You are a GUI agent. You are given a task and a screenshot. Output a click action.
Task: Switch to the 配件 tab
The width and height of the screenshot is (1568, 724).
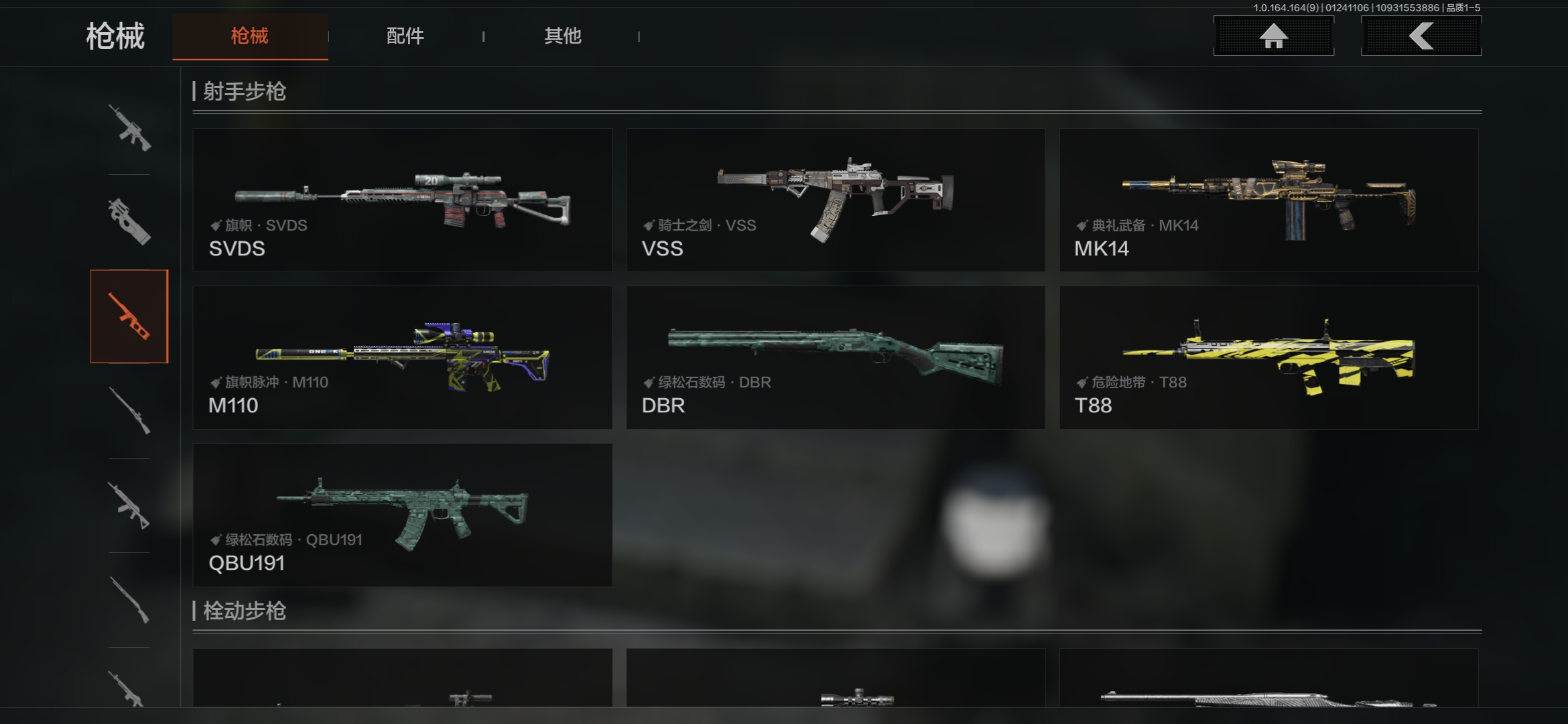(x=405, y=36)
